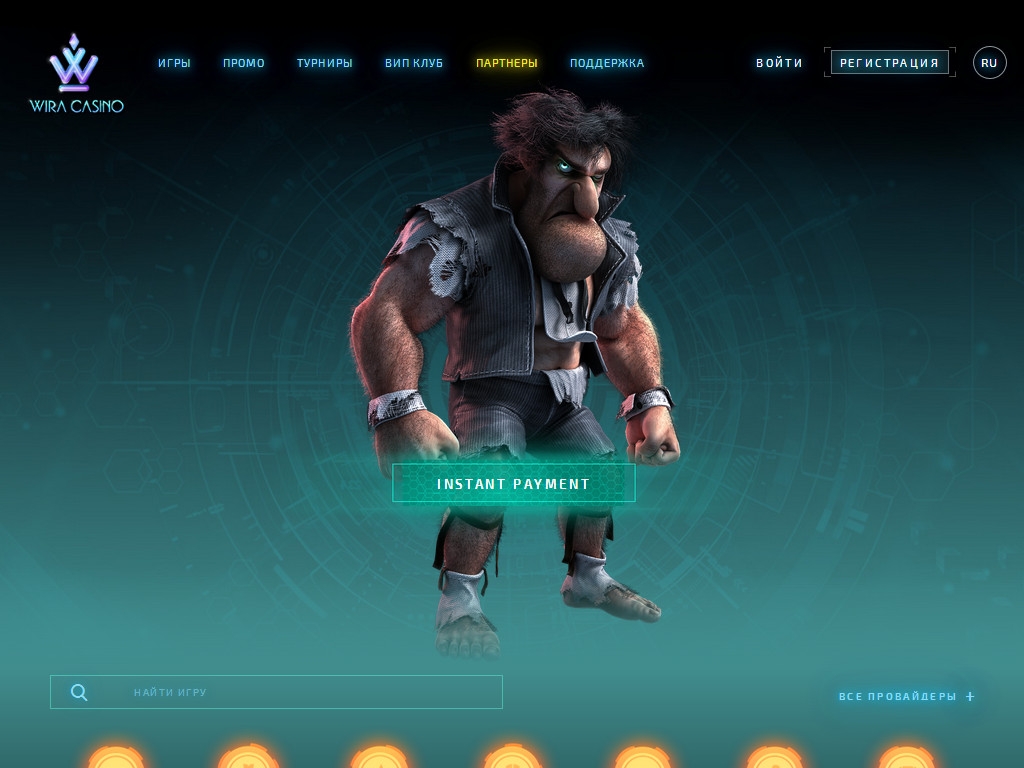Expand the ВСЕ ПРОВАЙДЕРЫ providers list
The height and width of the screenshot is (768, 1024).
click(906, 696)
